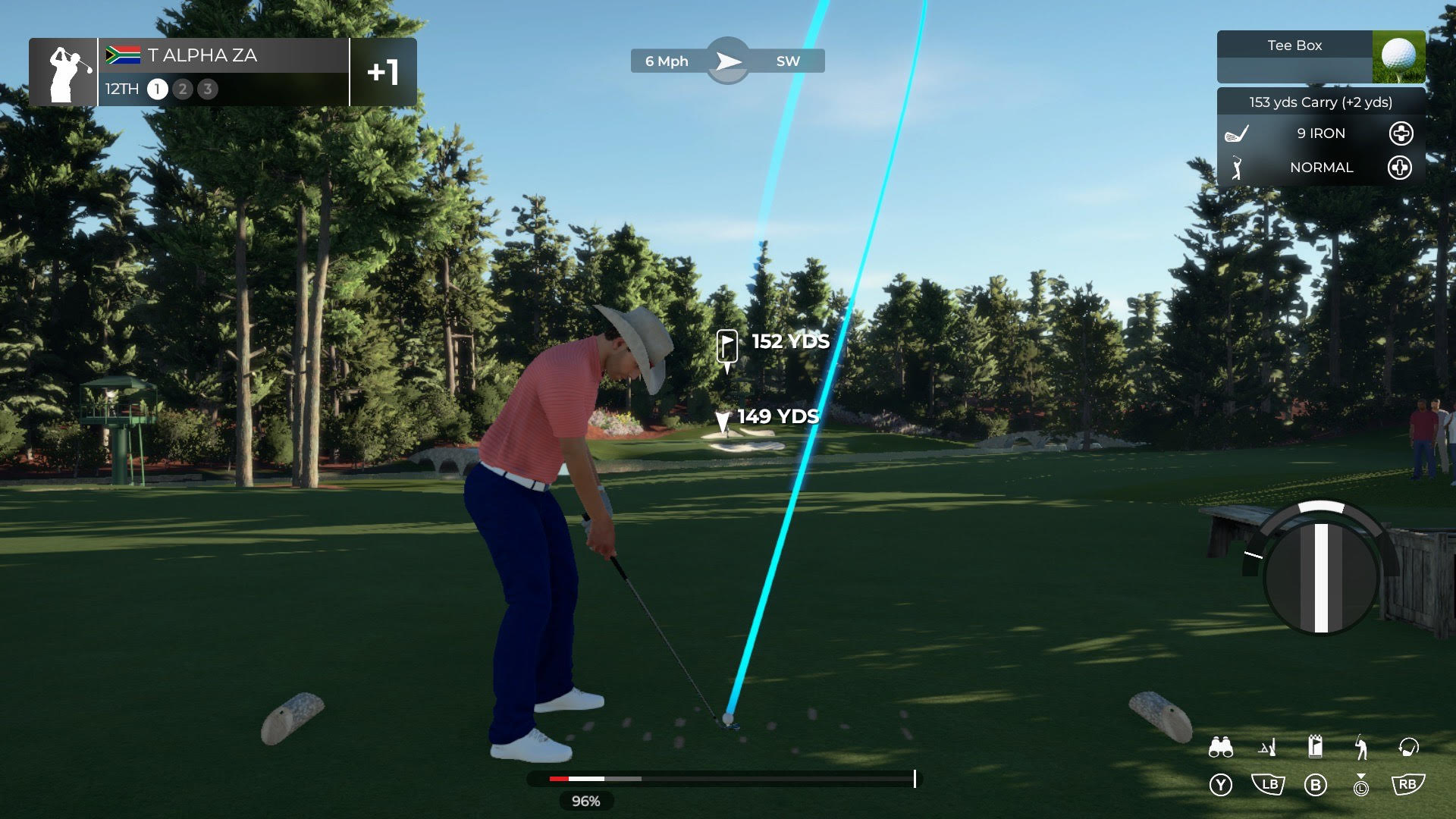The width and height of the screenshot is (1456, 819).
Task: Click the wind direction arrow indicator
Action: [x=728, y=61]
